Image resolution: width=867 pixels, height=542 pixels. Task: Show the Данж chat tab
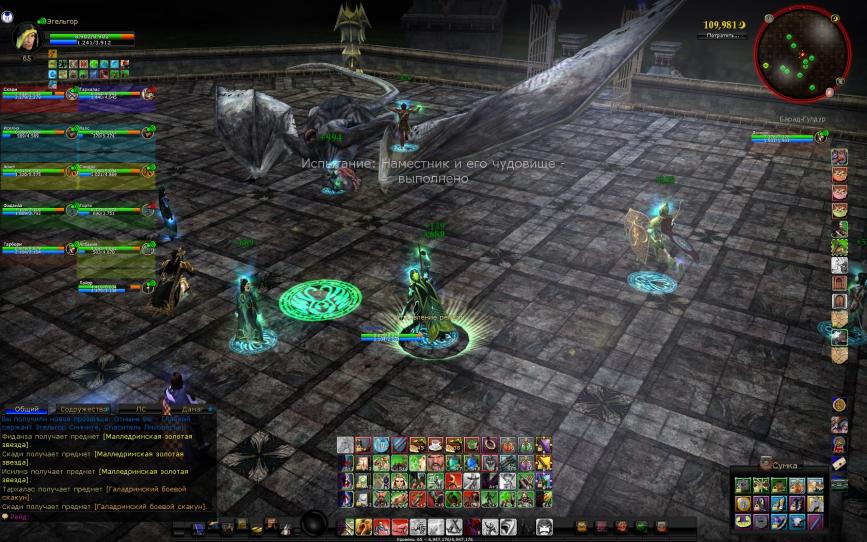point(192,409)
